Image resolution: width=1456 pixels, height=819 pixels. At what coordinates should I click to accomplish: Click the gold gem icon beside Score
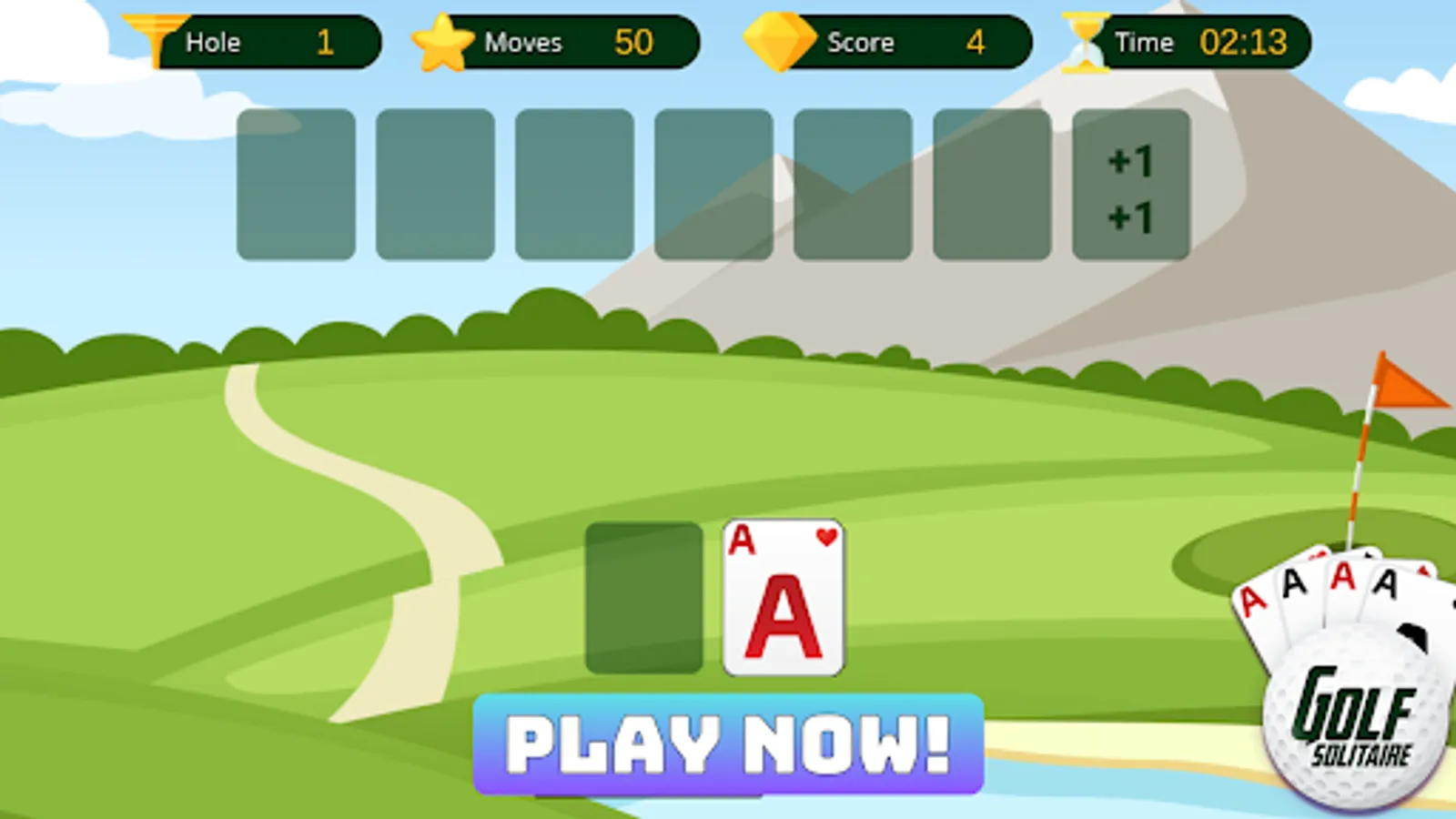(x=778, y=39)
